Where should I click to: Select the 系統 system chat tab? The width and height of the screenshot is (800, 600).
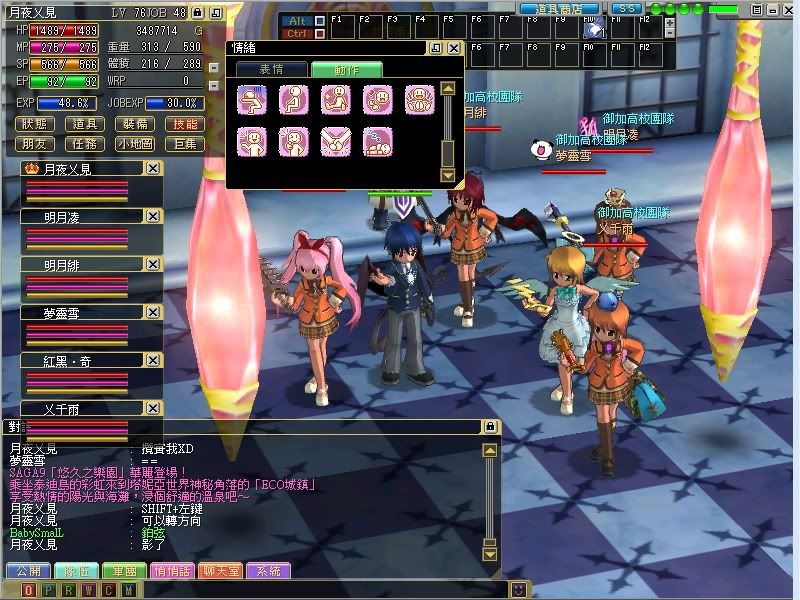(268, 571)
